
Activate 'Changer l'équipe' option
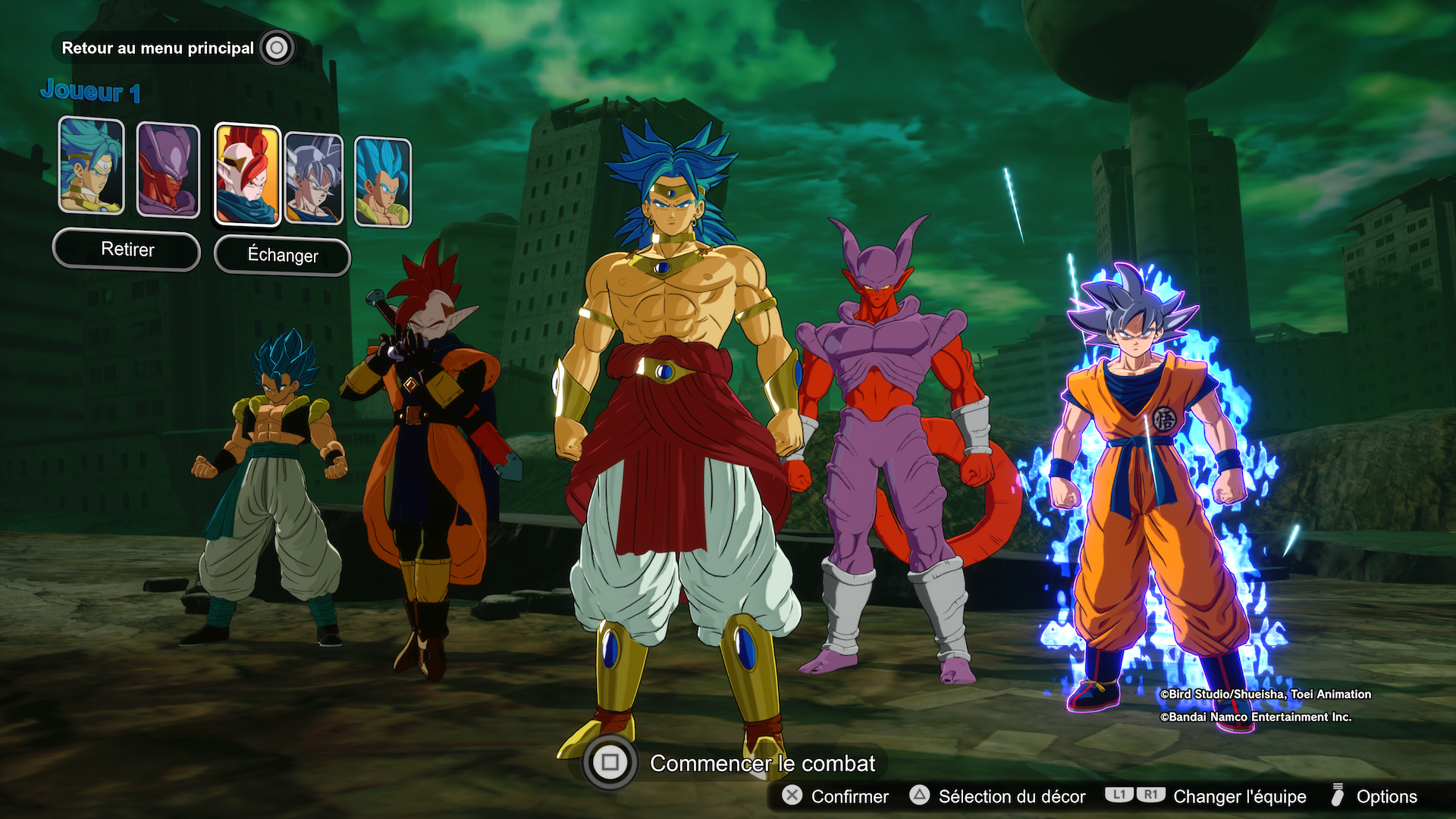1239,796
